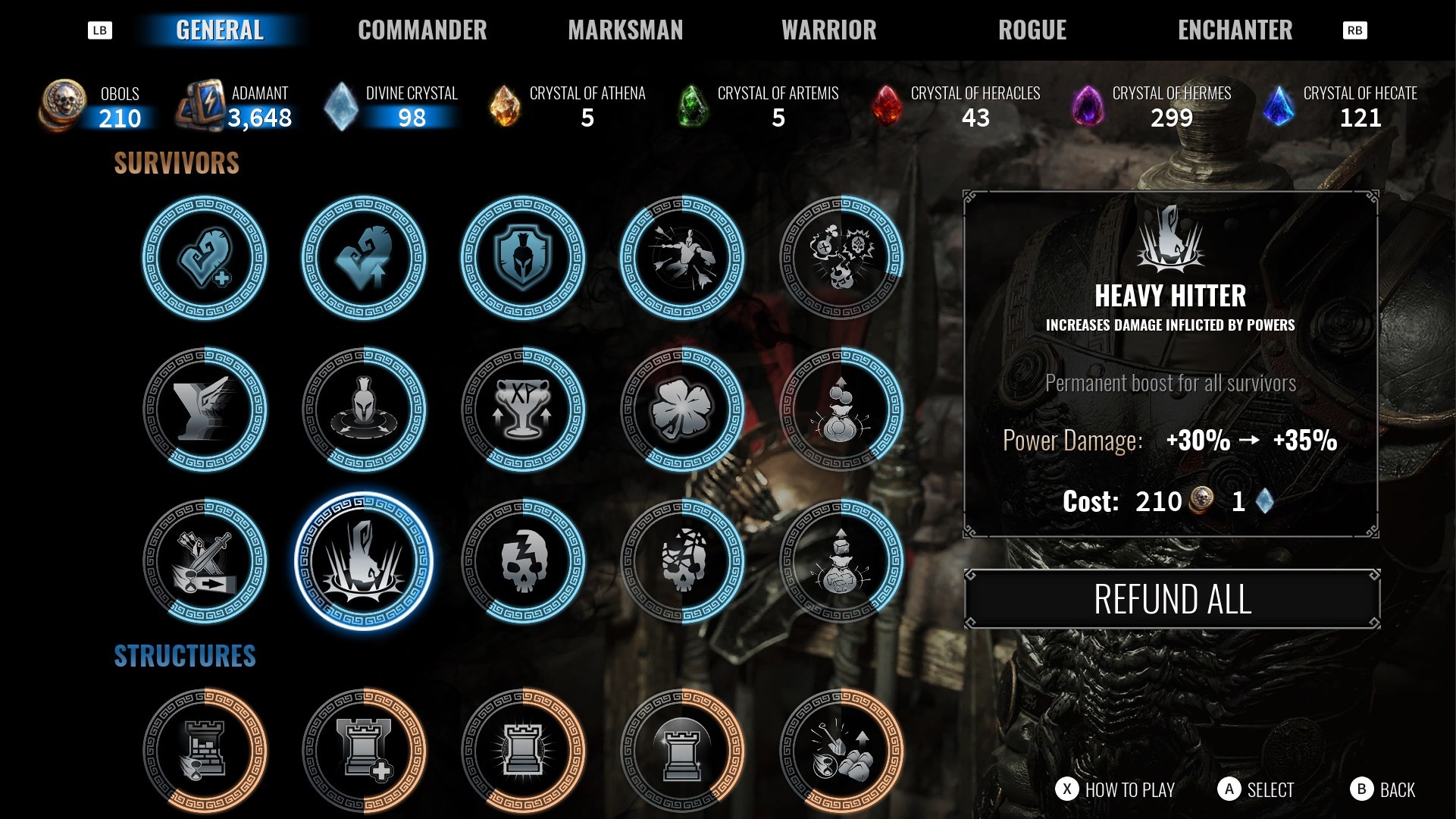Pick the Spartan helmet shield upgrade

523,258
